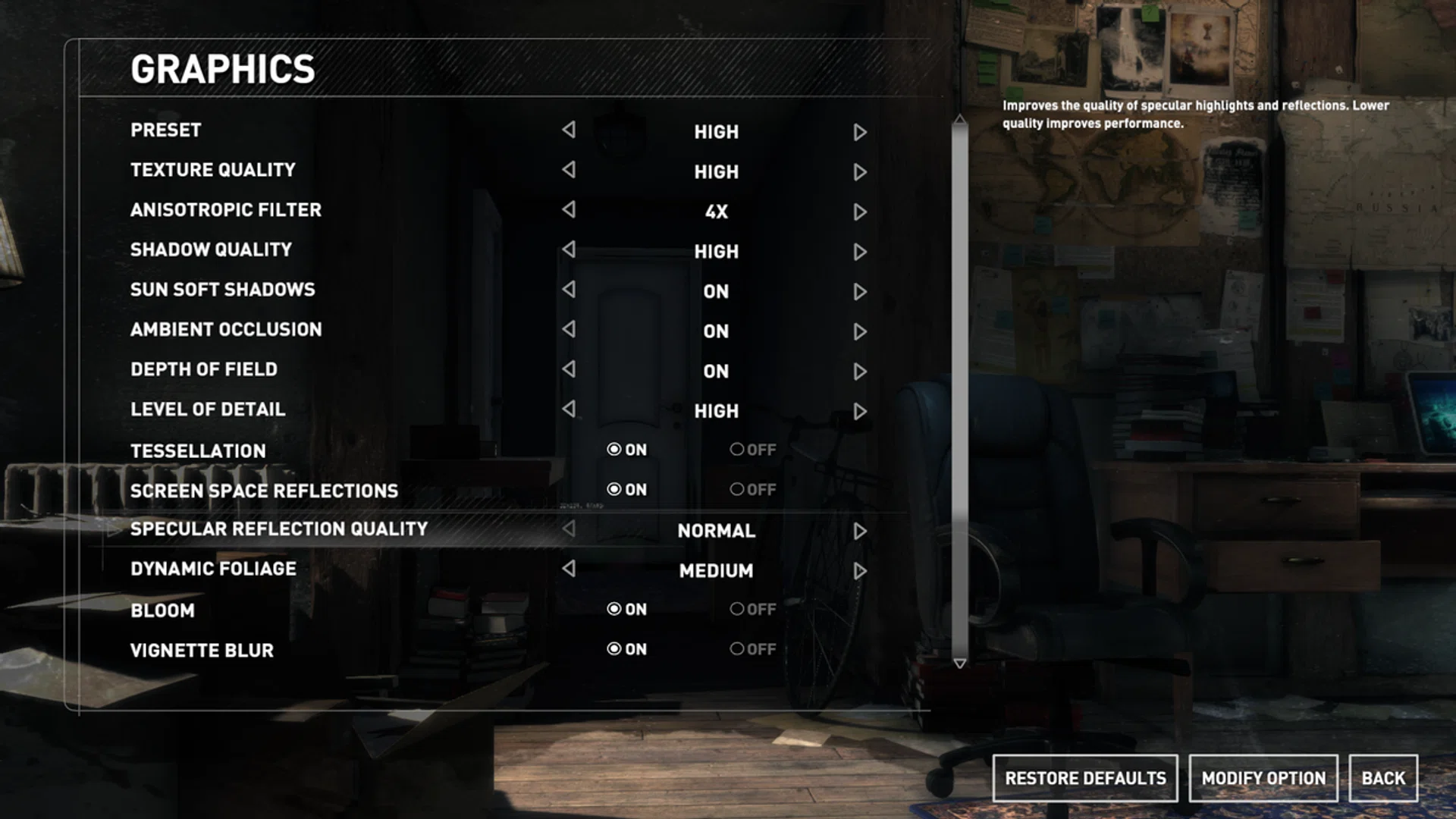Click the Restore Defaults button
Image resolution: width=1456 pixels, height=819 pixels.
1084,778
